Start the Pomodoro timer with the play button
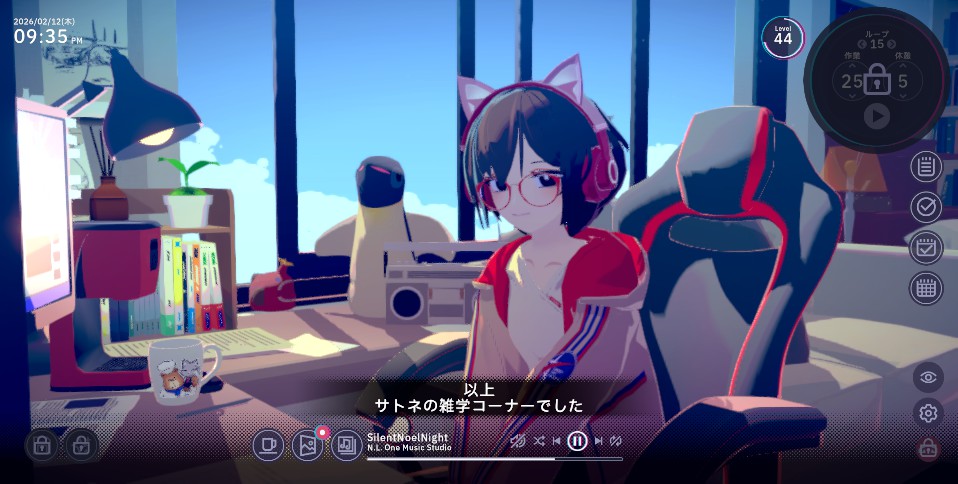 (876, 117)
